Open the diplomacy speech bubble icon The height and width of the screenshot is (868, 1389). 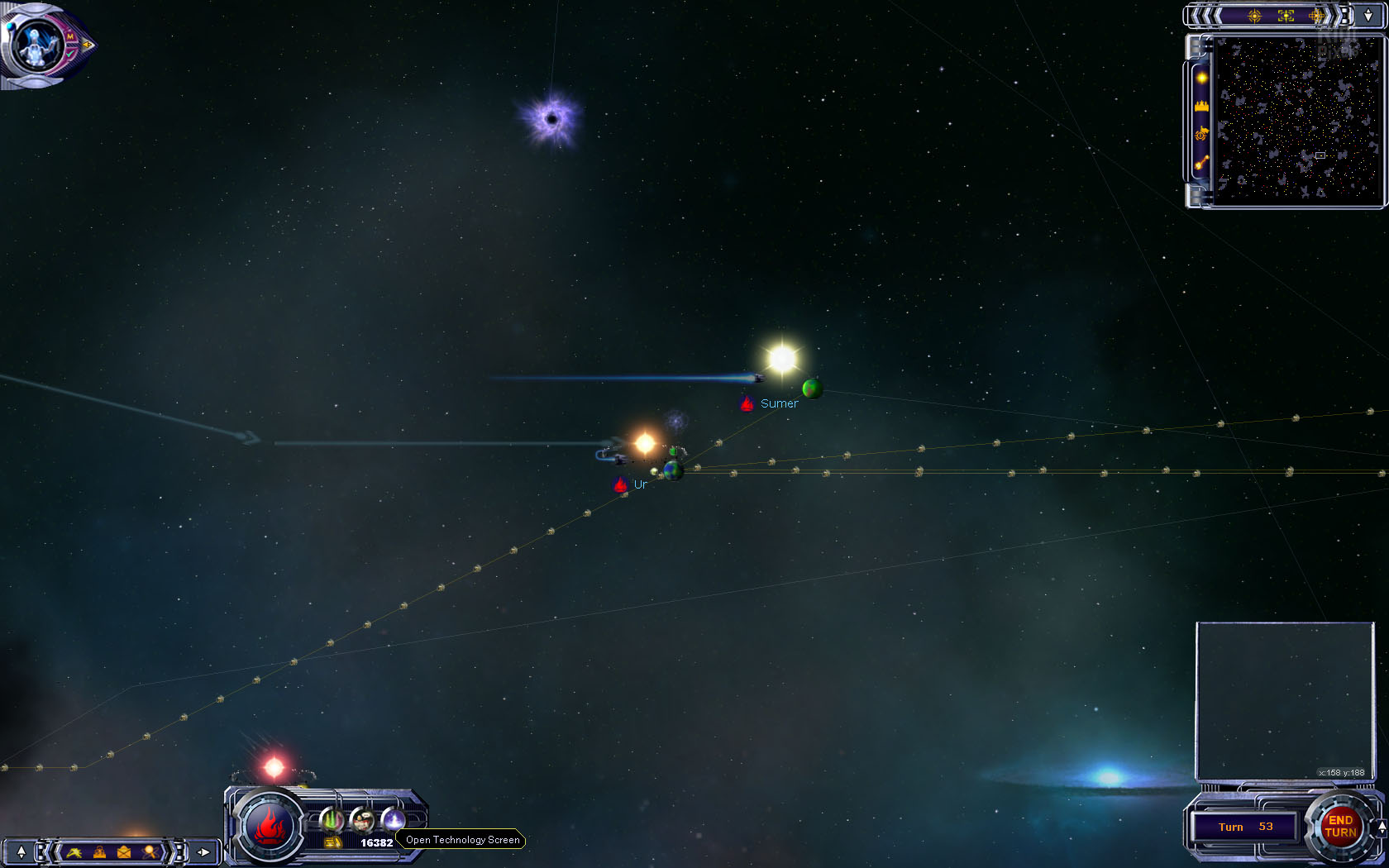[362, 819]
